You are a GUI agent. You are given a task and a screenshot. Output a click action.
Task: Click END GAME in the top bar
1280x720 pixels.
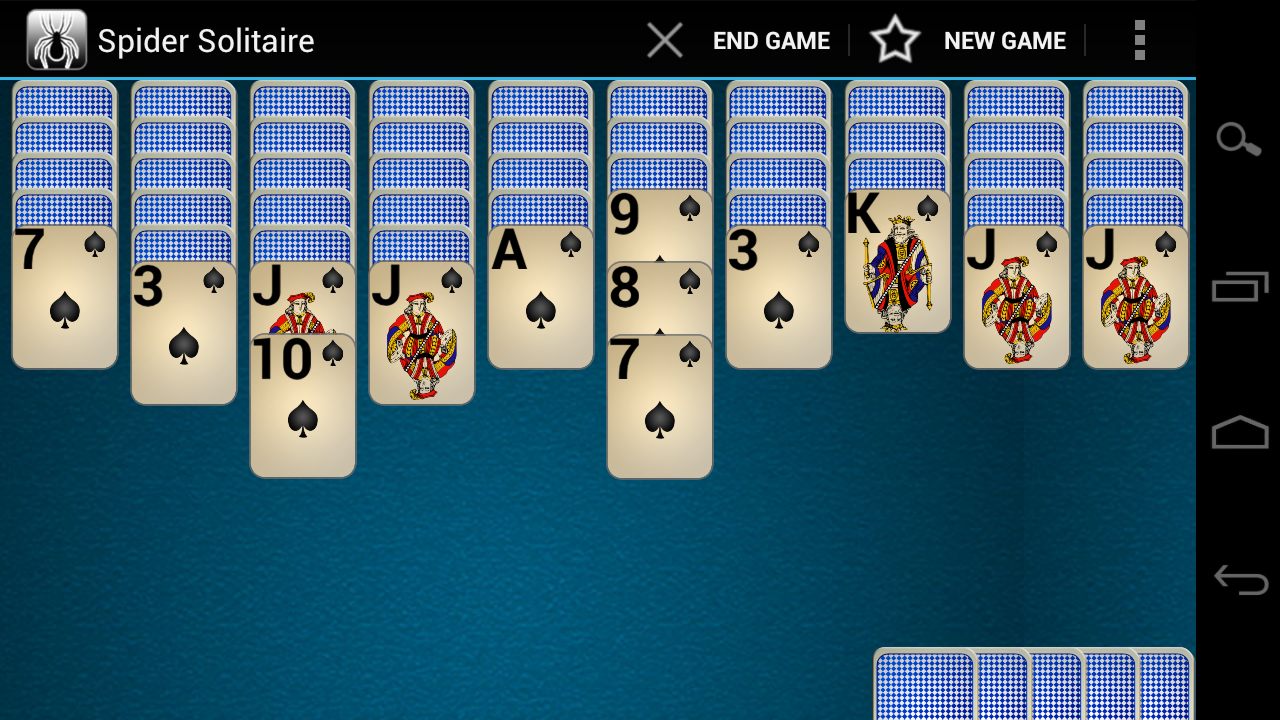coord(770,40)
